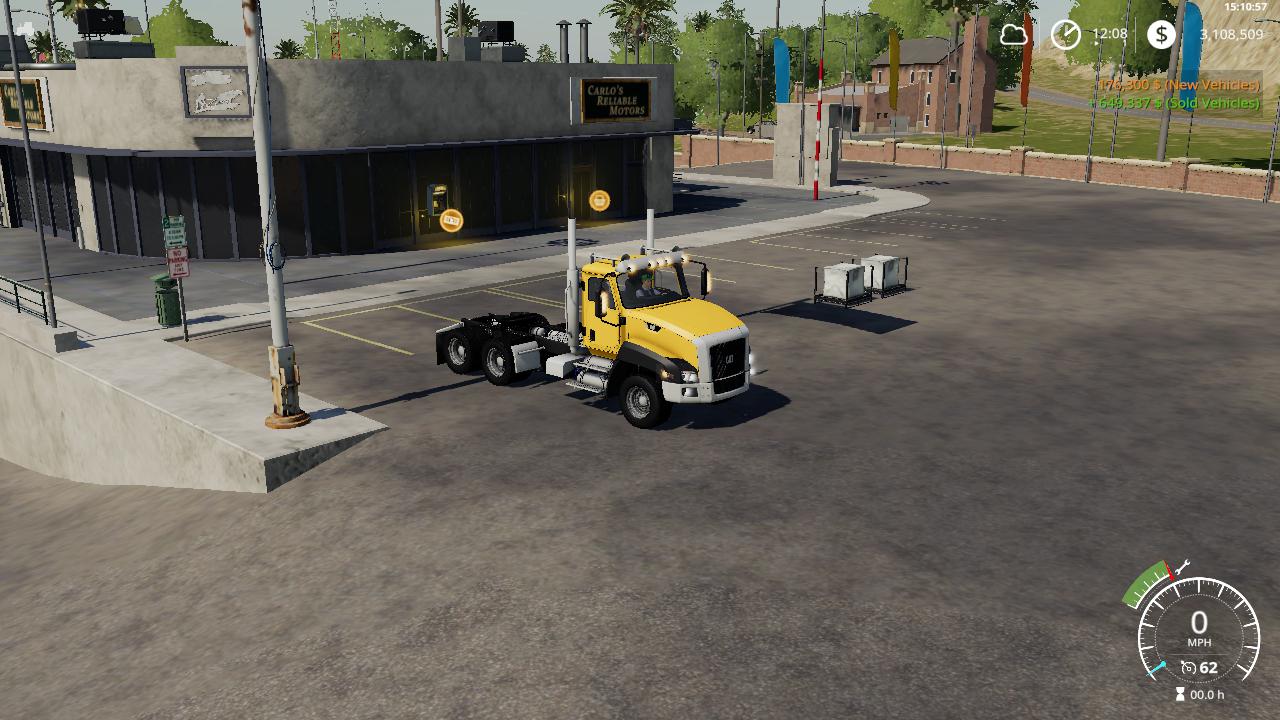Select the clock time icon
Image resolution: width=1280 pixels, height=720 pixels.
click(x=1065, y=35)
